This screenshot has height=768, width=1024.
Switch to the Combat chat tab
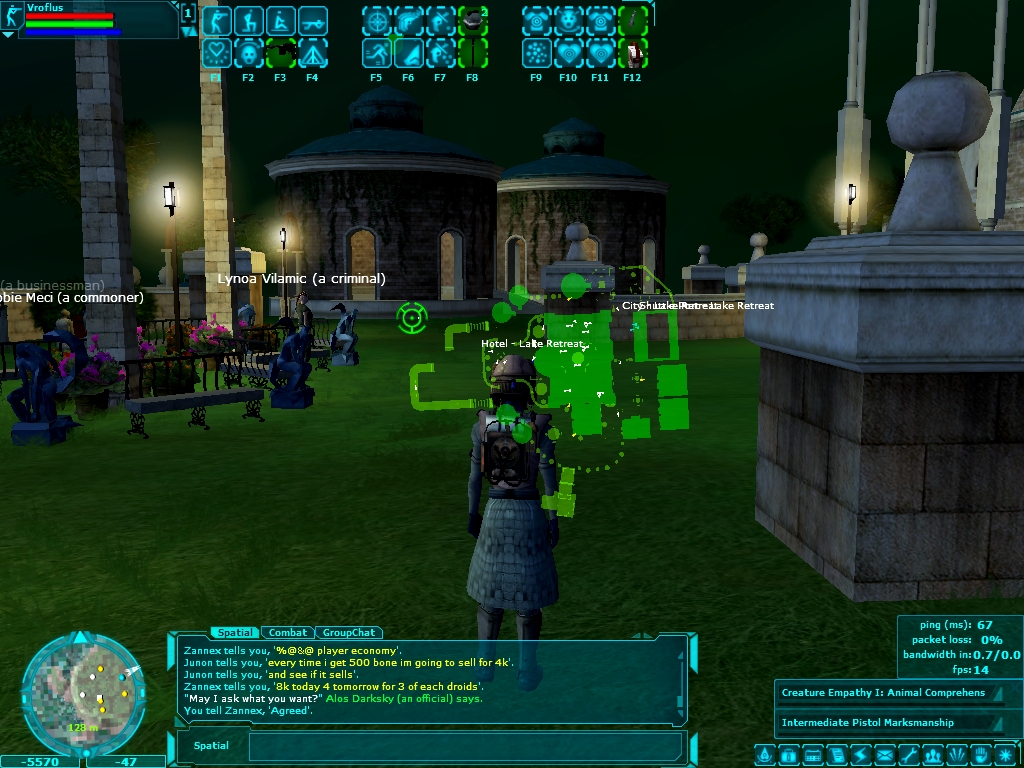tap(288, 632)
